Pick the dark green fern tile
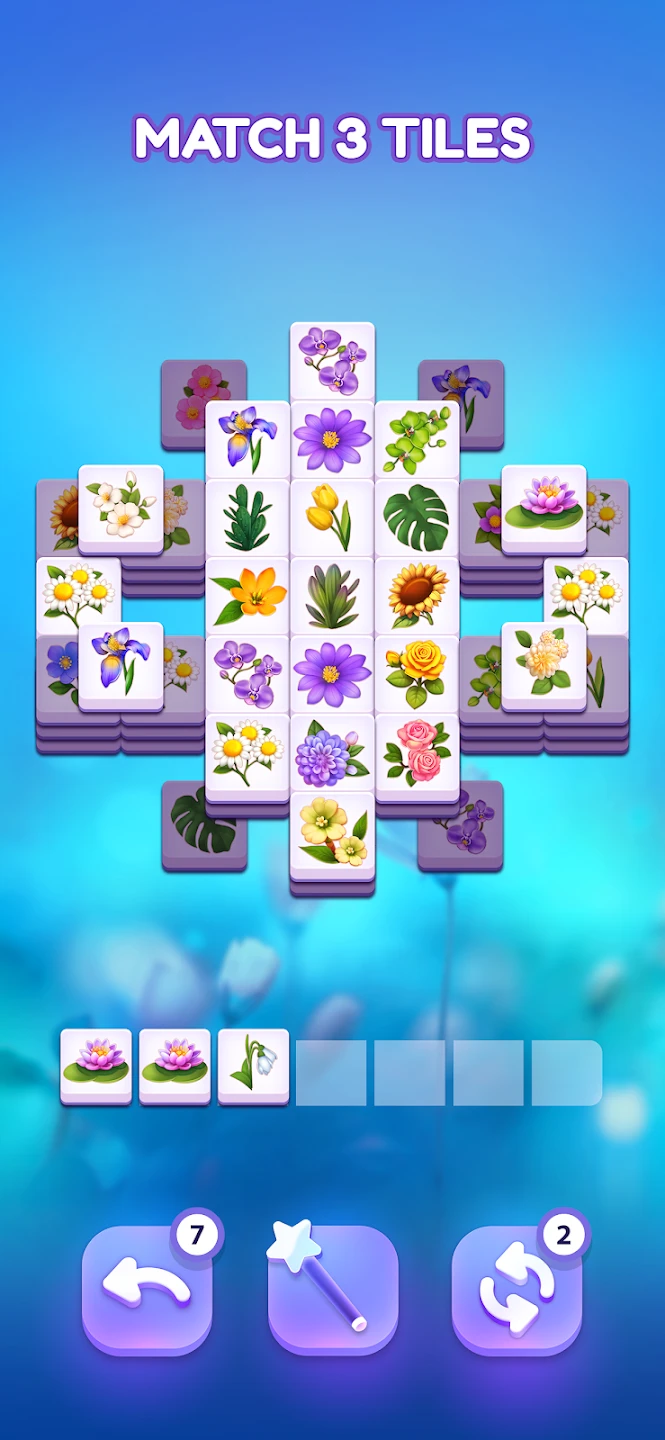The image size is (665, 1440). click(x=247, y=516)
